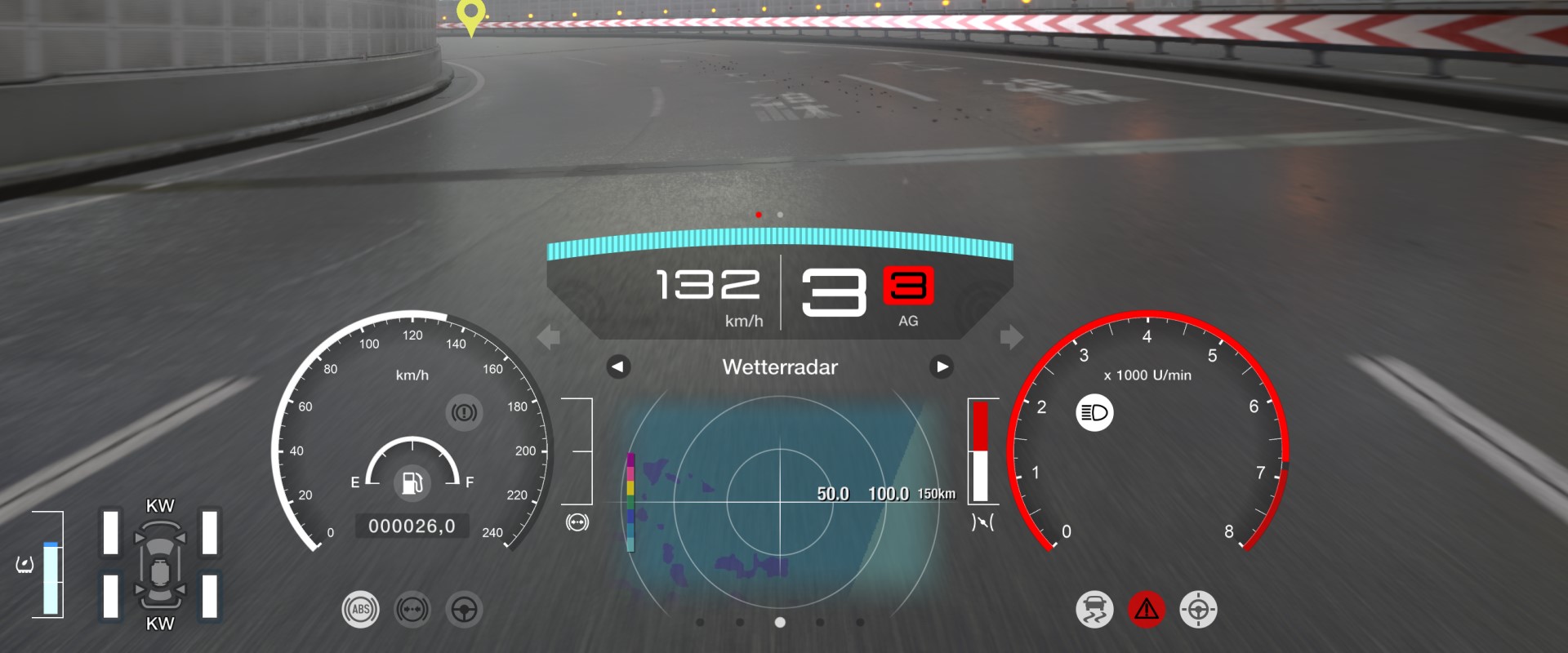
Task: Toggle the headlight high beam icon
Action: pyautogui.click(x=1094, y=413)
